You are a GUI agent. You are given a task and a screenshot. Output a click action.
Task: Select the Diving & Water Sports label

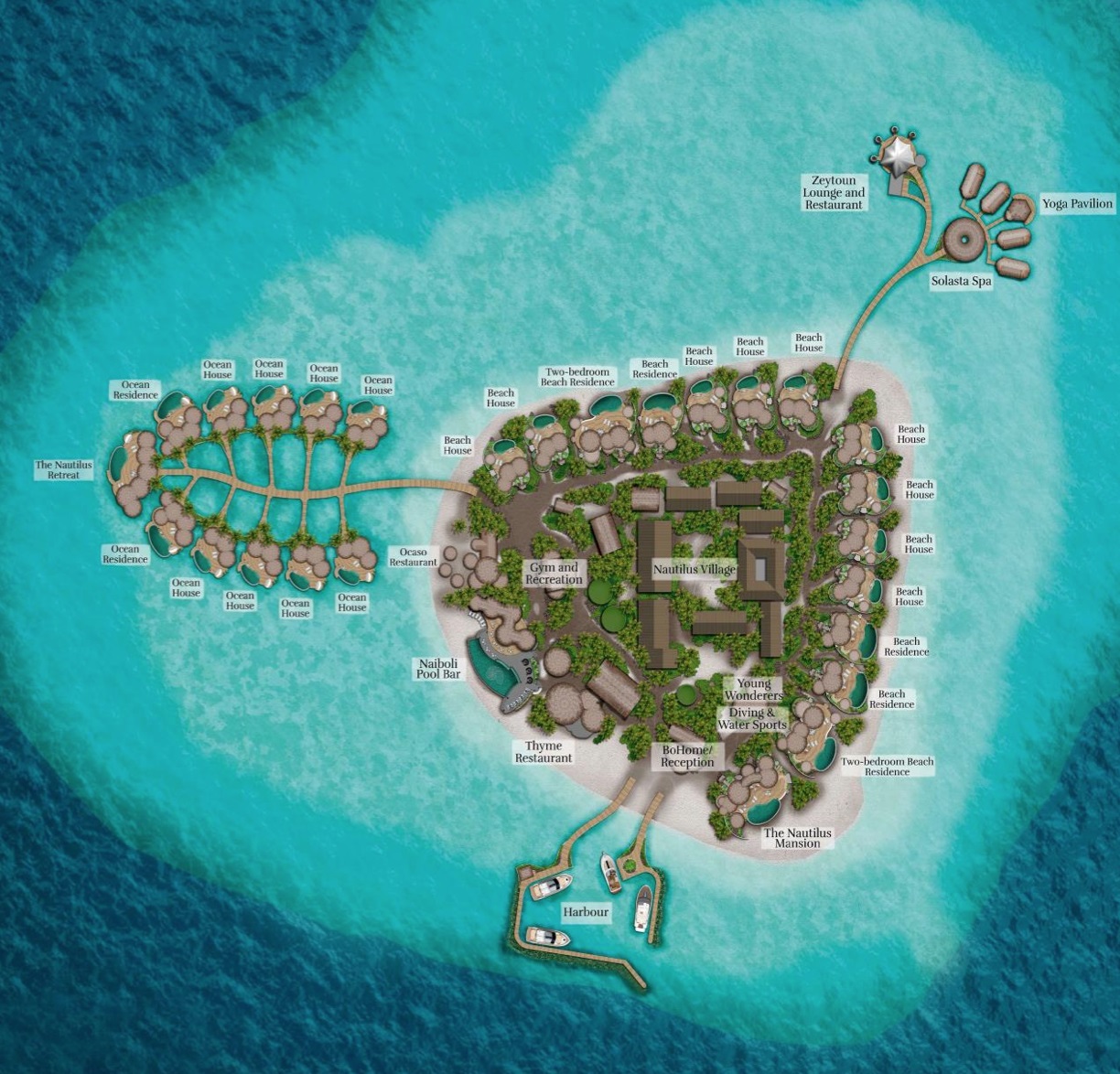(x=752, y=719)
